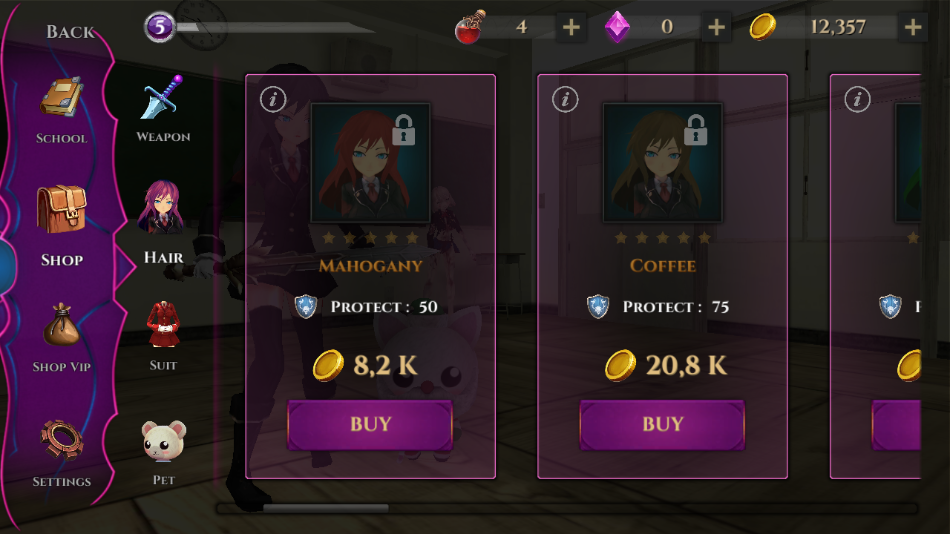
Task: Add purple gems with plus button
Action: [716, 27]
